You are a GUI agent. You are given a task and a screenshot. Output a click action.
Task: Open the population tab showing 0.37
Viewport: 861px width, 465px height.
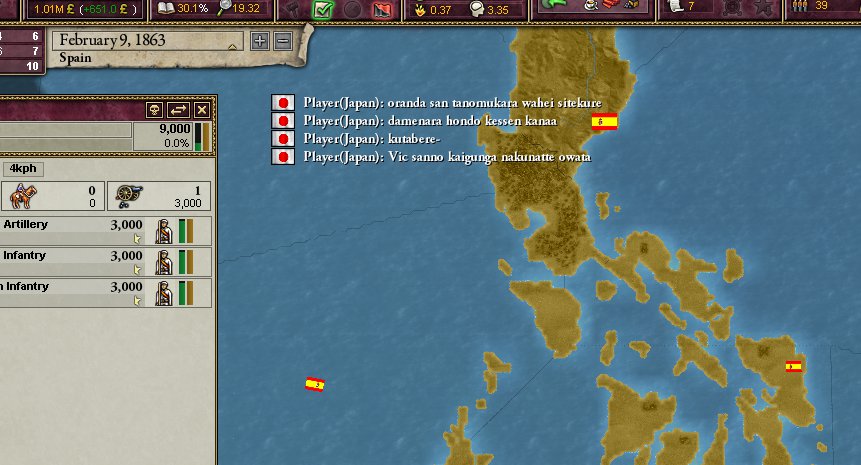(x=433, y=10)
